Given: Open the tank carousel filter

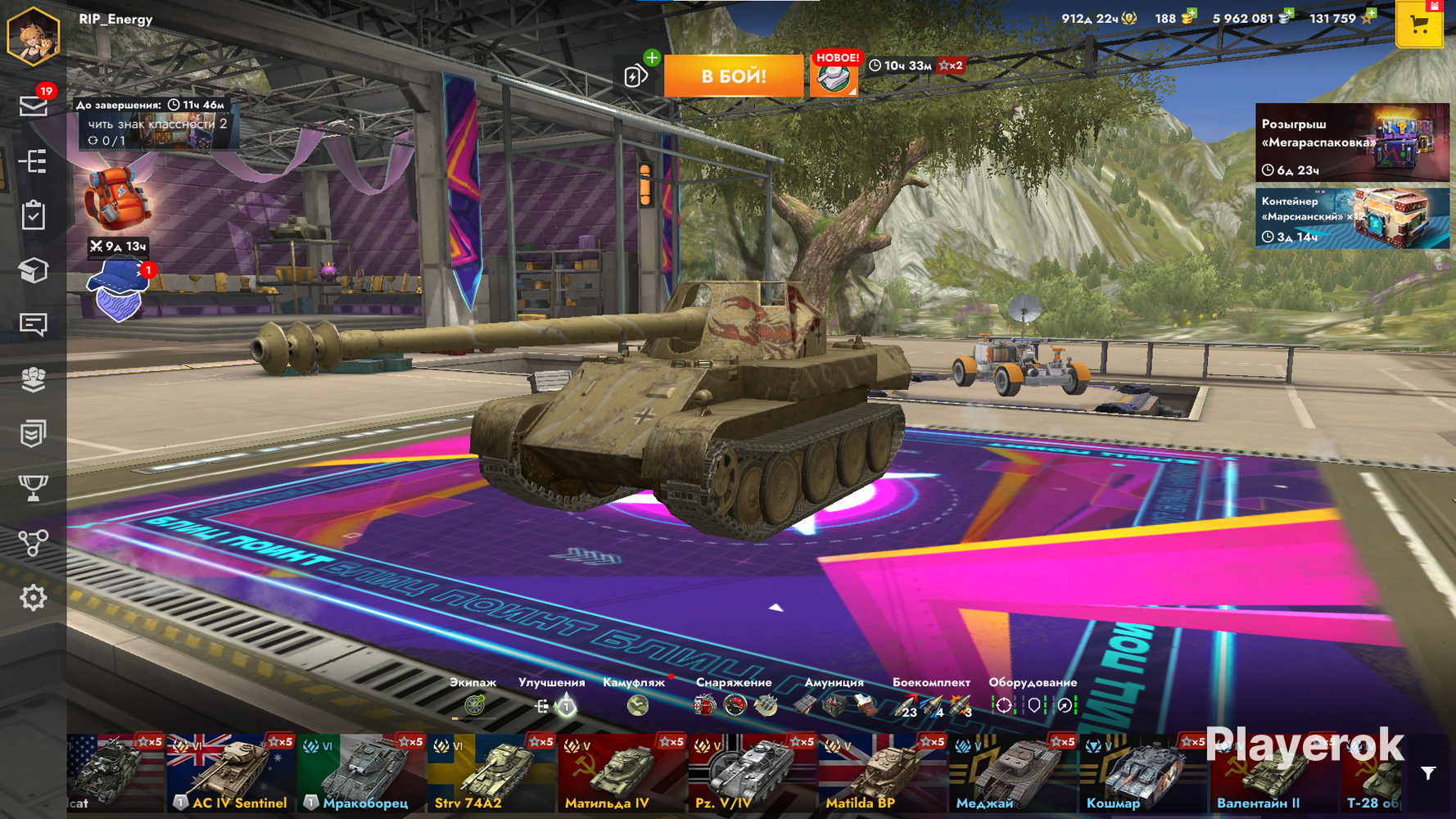Looking at the screenshot, I should point(1428,773).
